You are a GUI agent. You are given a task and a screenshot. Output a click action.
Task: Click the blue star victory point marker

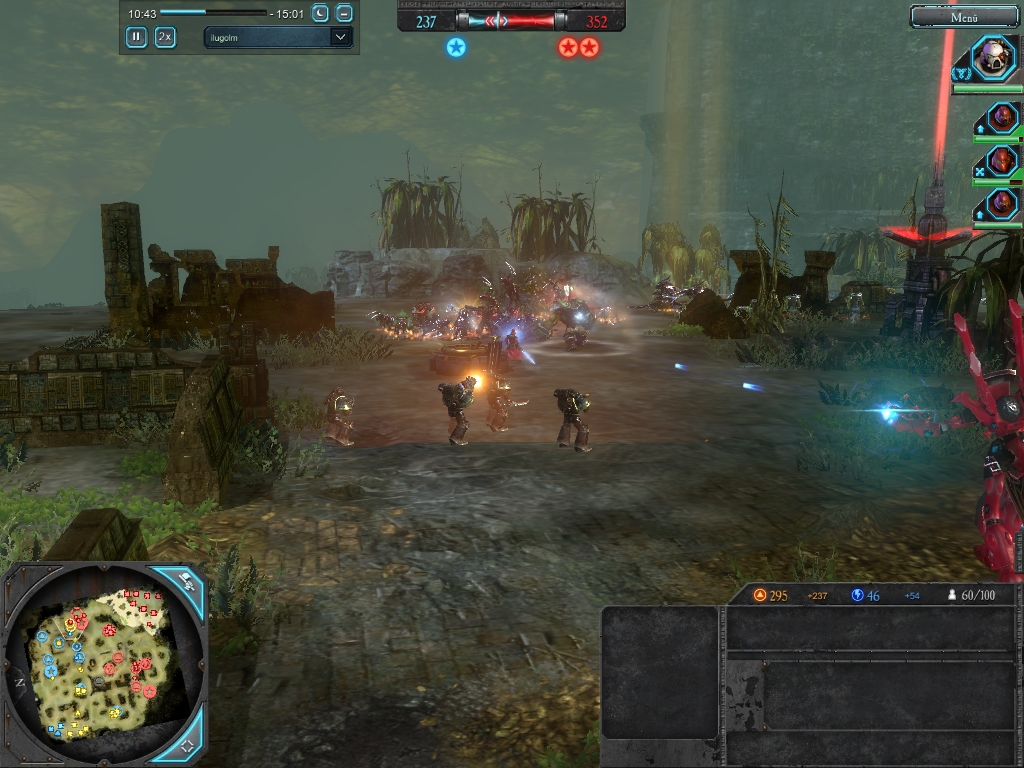[x=456, y=47]
